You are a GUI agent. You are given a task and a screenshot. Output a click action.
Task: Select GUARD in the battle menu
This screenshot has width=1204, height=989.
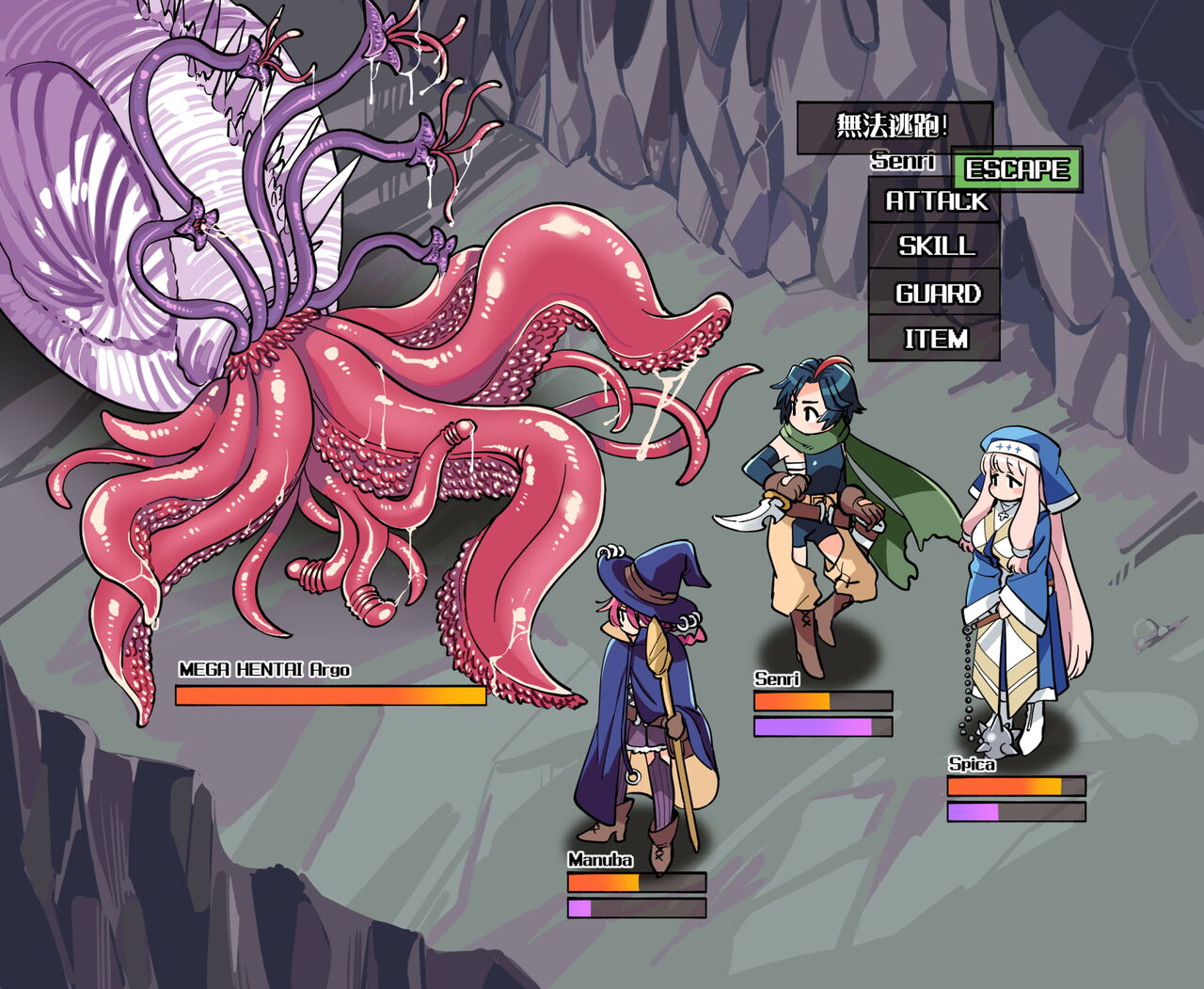(936, 294)
